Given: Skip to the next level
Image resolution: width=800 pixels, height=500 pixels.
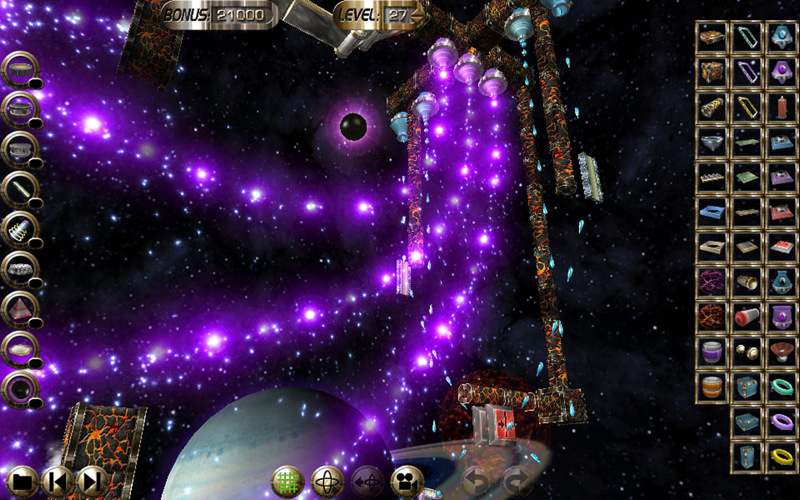Looking at the screenshot, I should [x=91, y=481].
